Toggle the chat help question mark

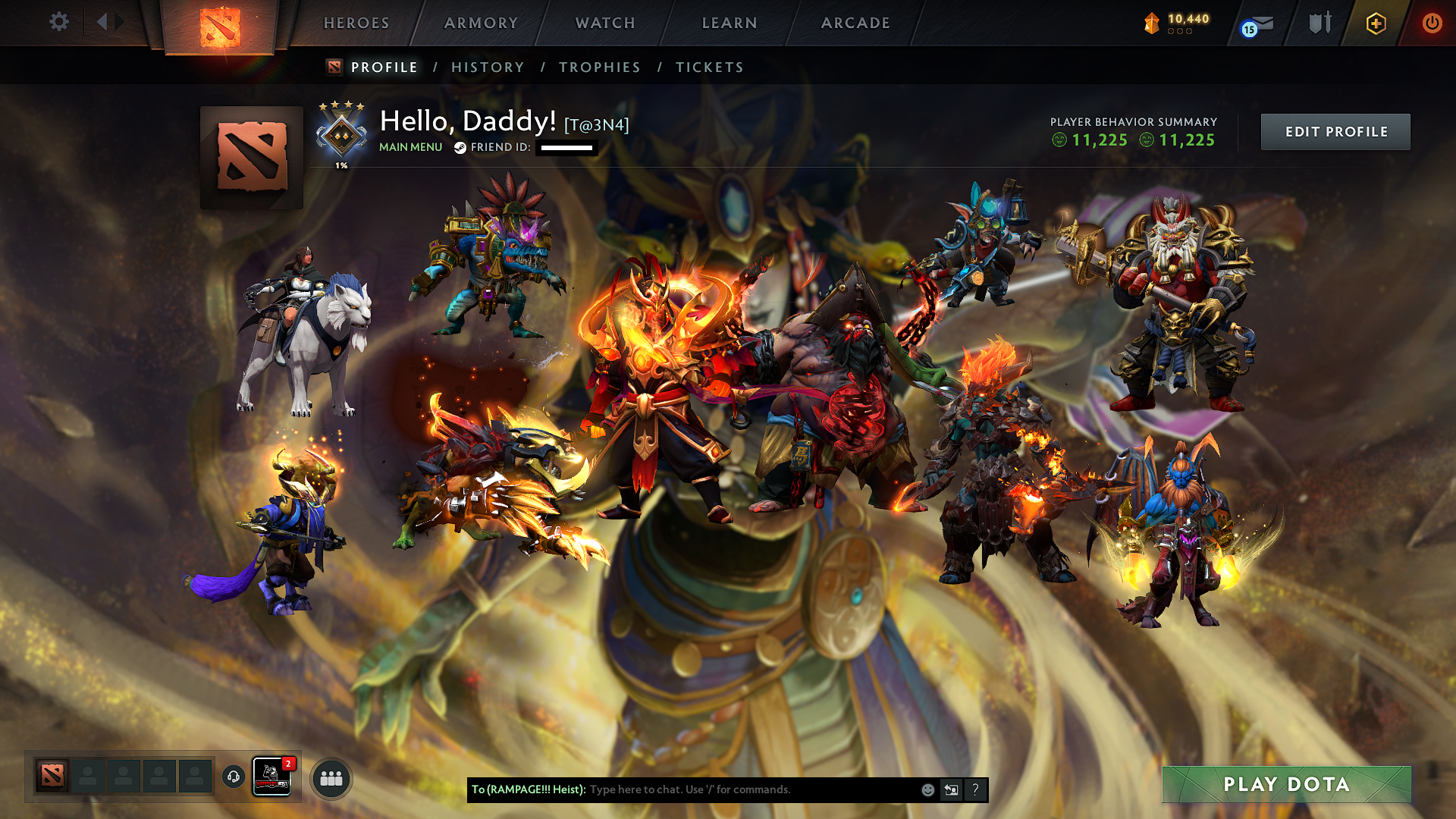(974, 789)
